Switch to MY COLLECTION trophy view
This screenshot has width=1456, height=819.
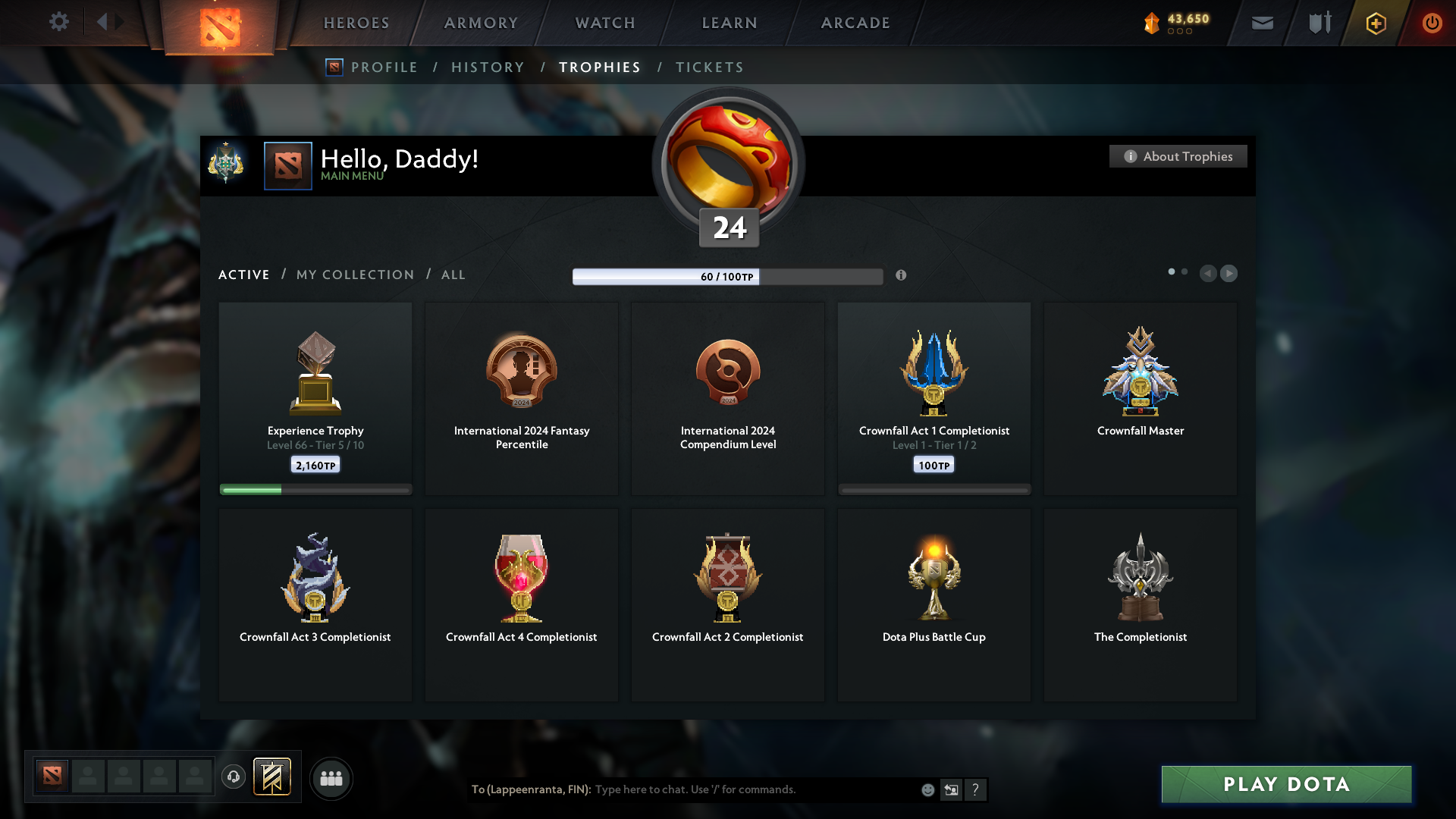pos(354,275)
